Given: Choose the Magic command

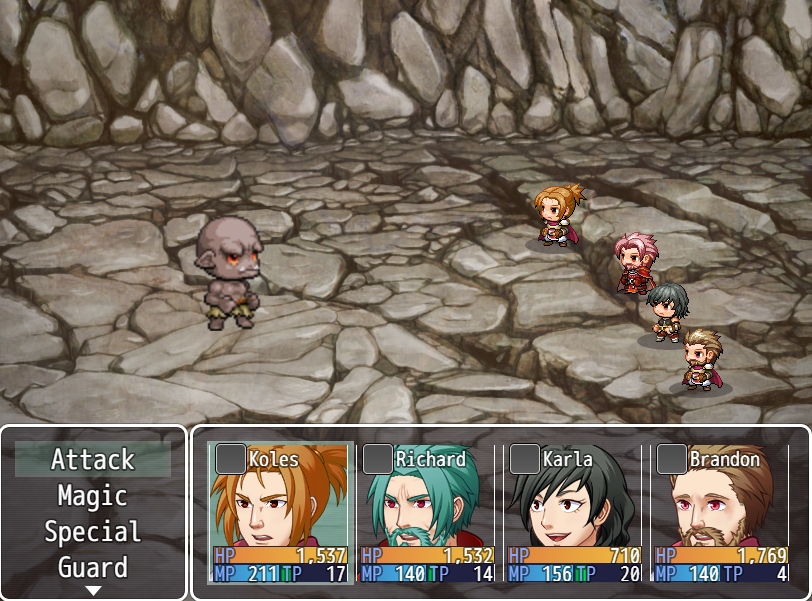Looking at the screenshot, I should [x=93, y=496].
